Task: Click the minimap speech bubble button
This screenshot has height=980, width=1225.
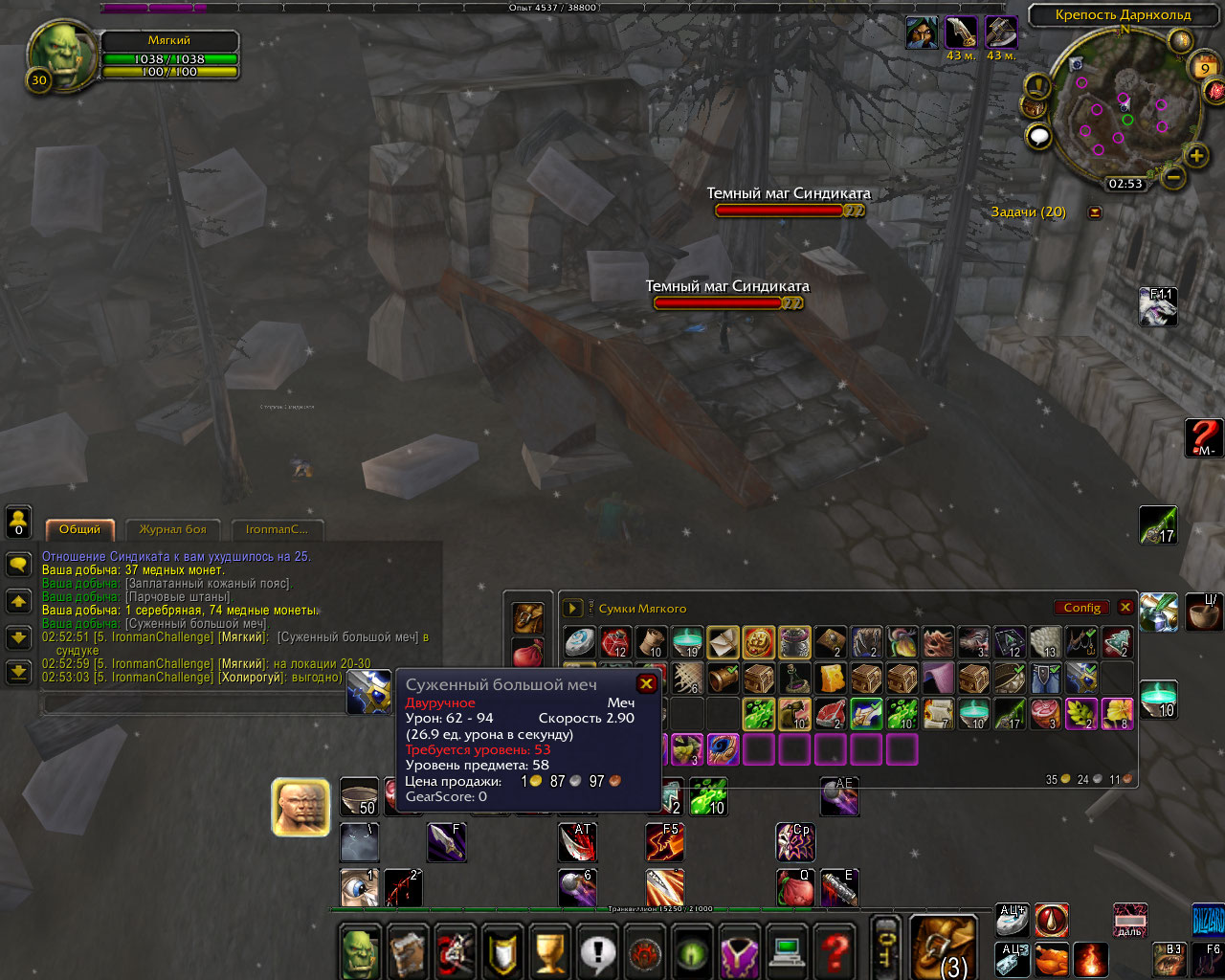Action: tap(1039, 137)
